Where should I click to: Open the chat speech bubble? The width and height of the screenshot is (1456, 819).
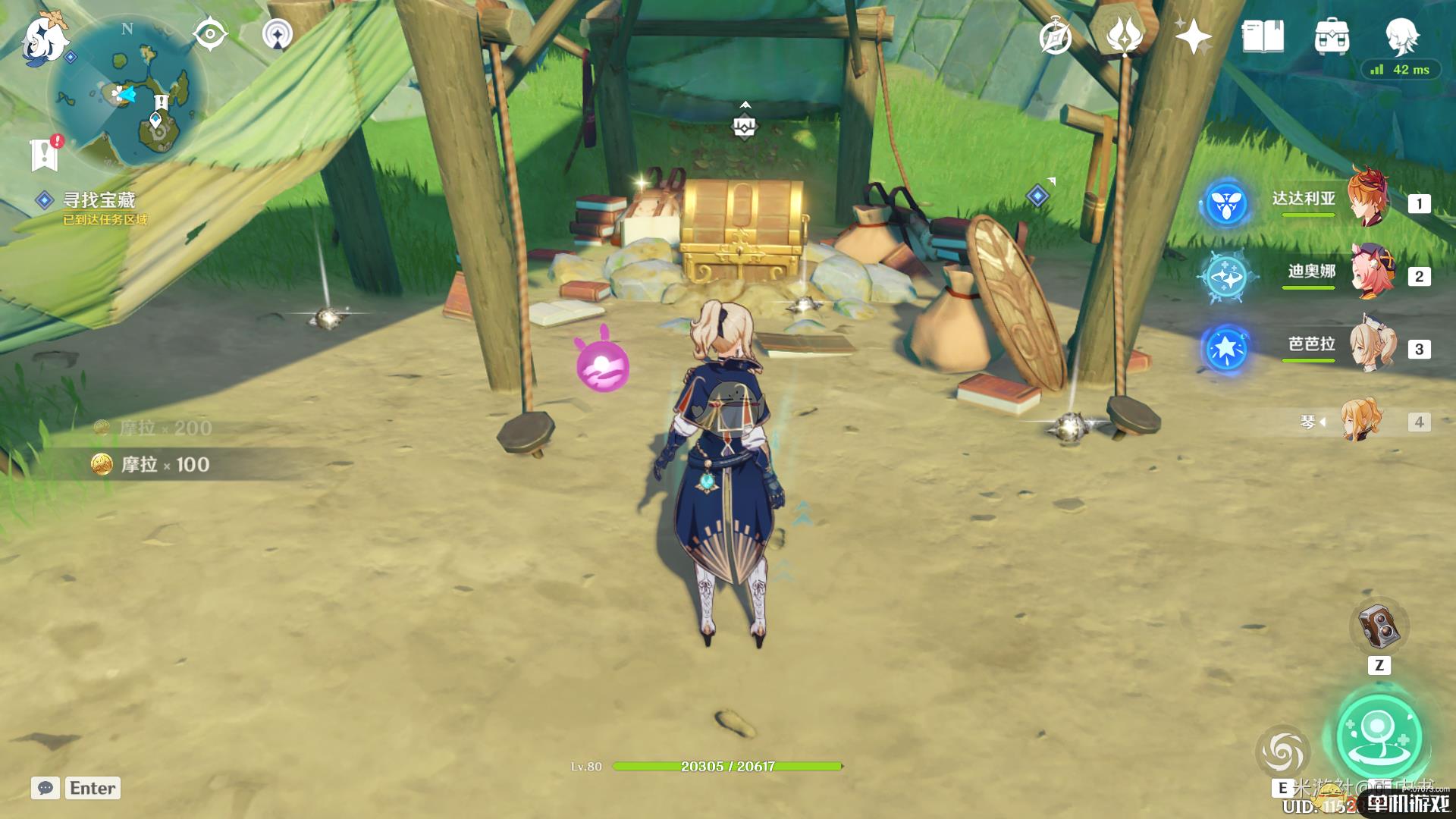point(45,788)
